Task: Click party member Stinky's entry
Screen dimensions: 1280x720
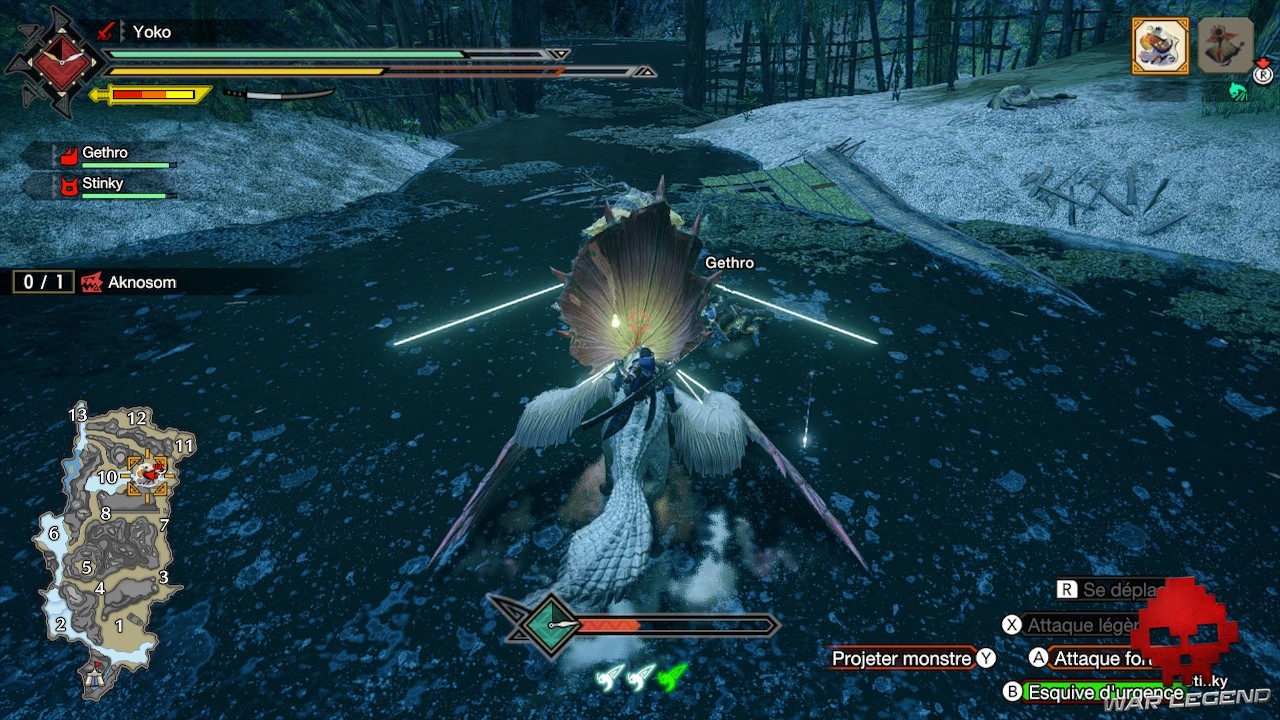Action: [103, 185]
